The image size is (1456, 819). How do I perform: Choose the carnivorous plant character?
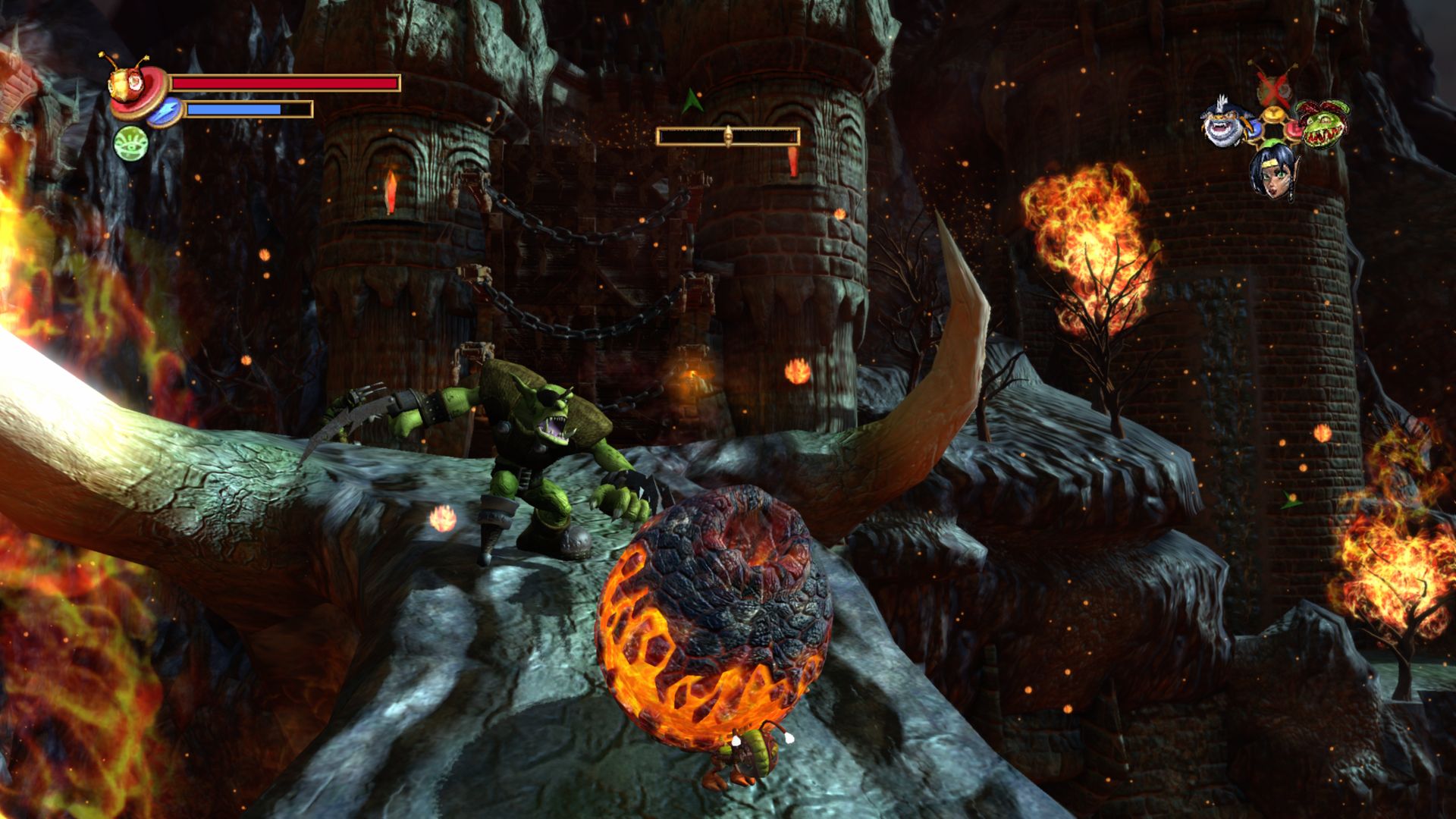1322,124
